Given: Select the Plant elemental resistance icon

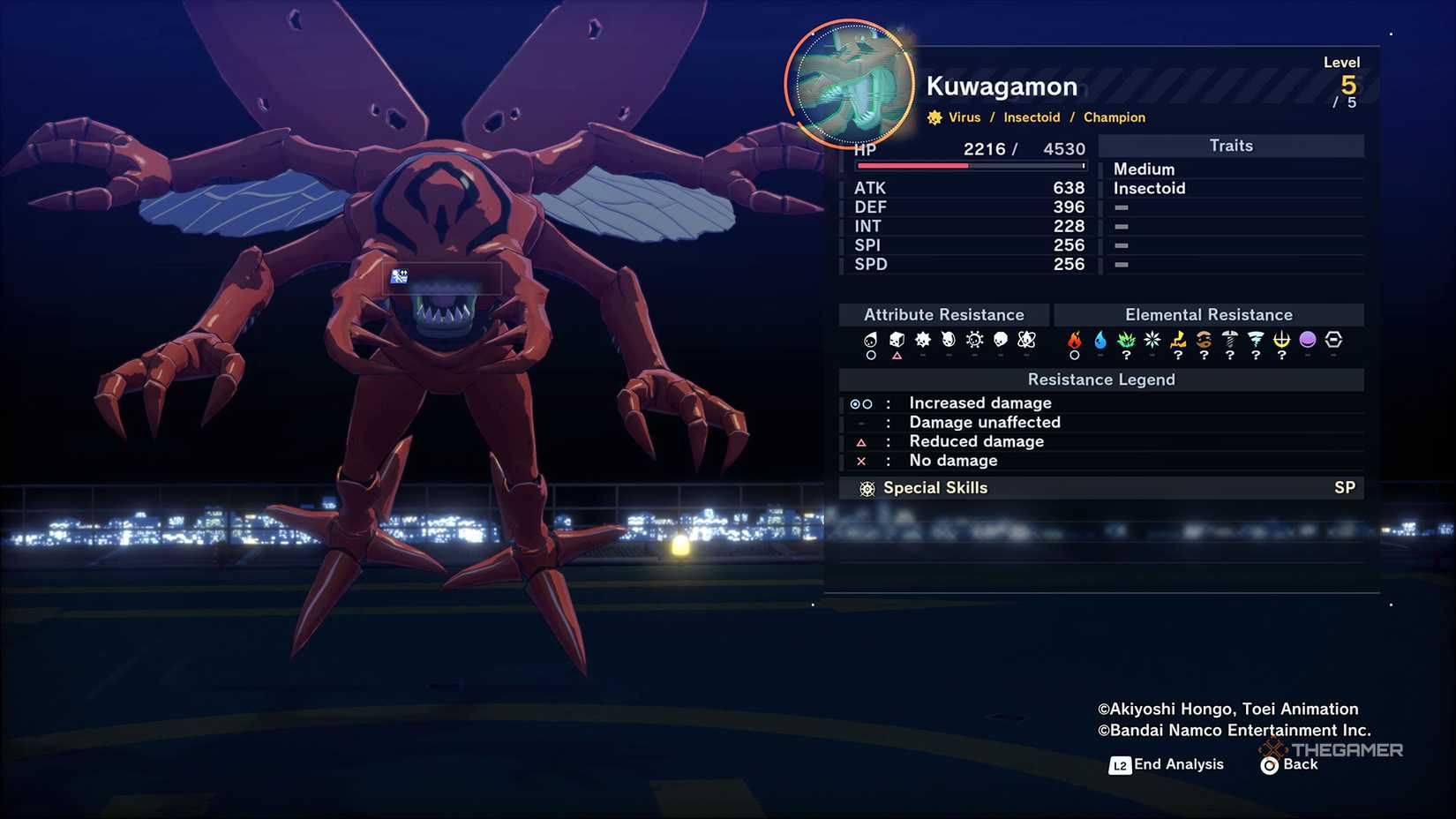Looking at the screenshot, I should point(1126,339).
